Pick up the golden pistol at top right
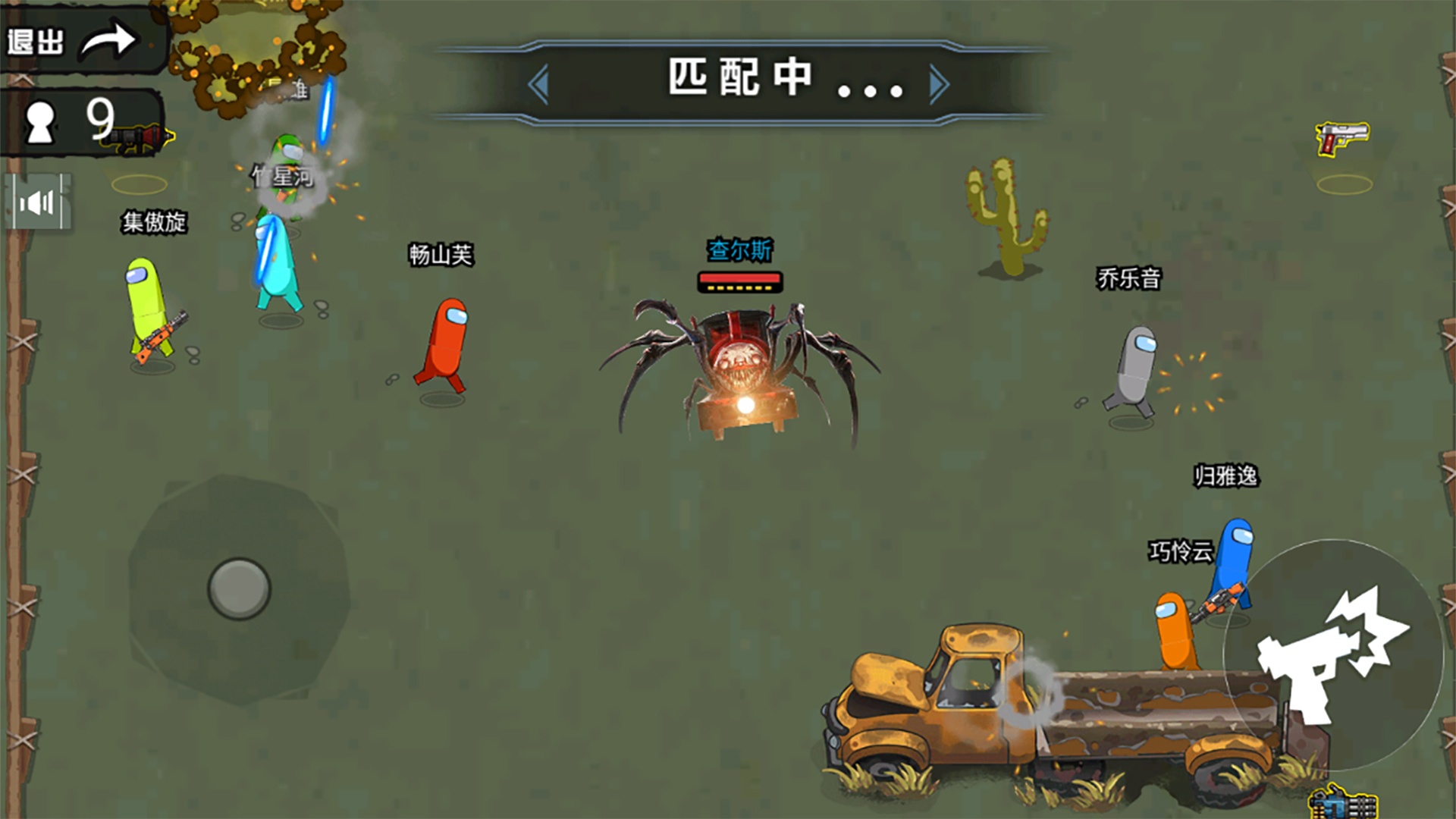This screenshot has width=1456, height=819. (1341, 140)
